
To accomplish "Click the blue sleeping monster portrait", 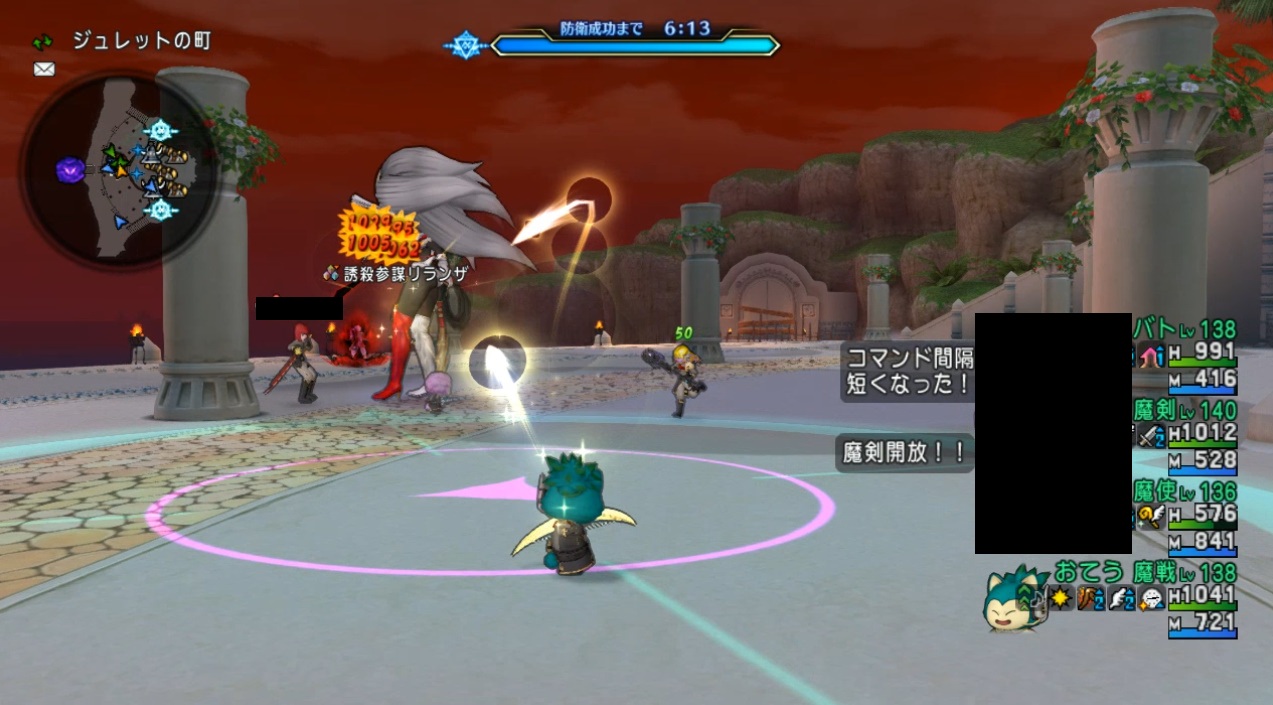I will [x=1013, y=600].
